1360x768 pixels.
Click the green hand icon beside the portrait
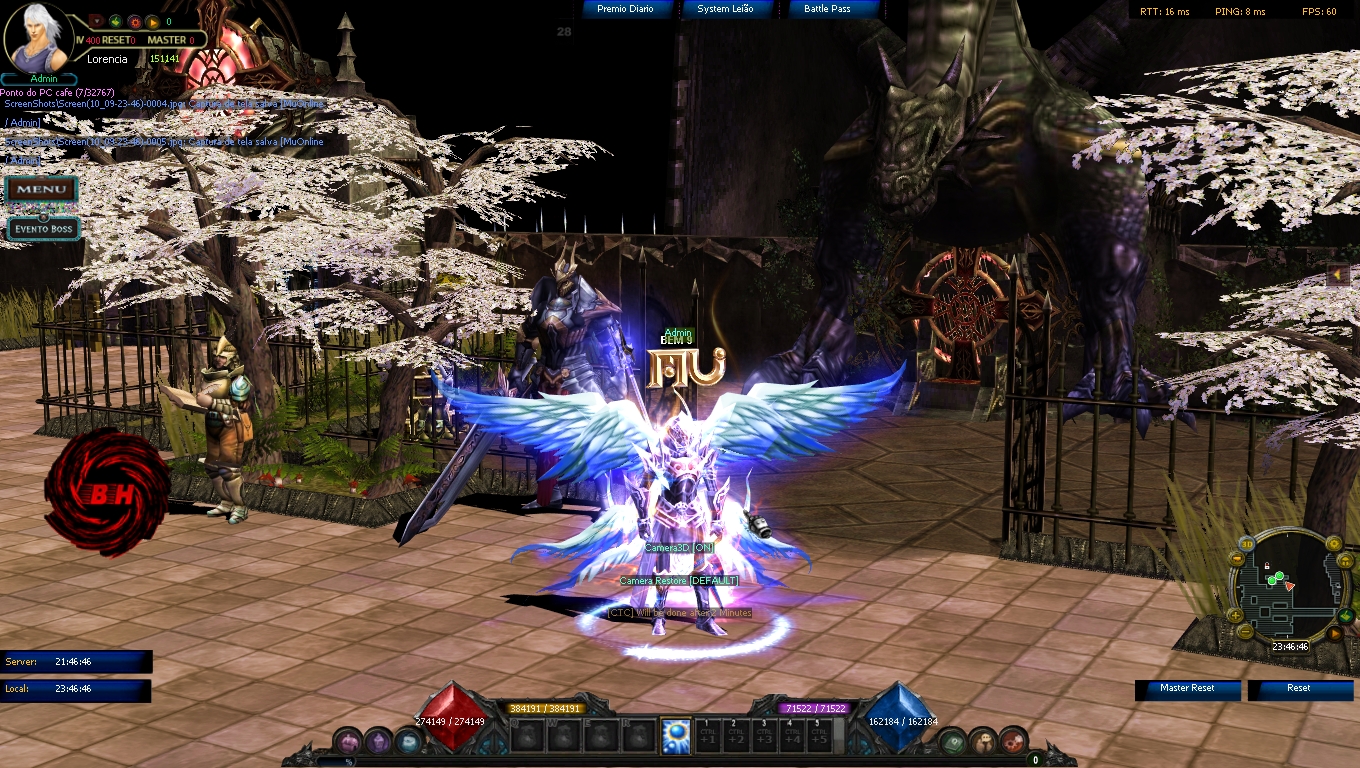(x=115, y=21)
